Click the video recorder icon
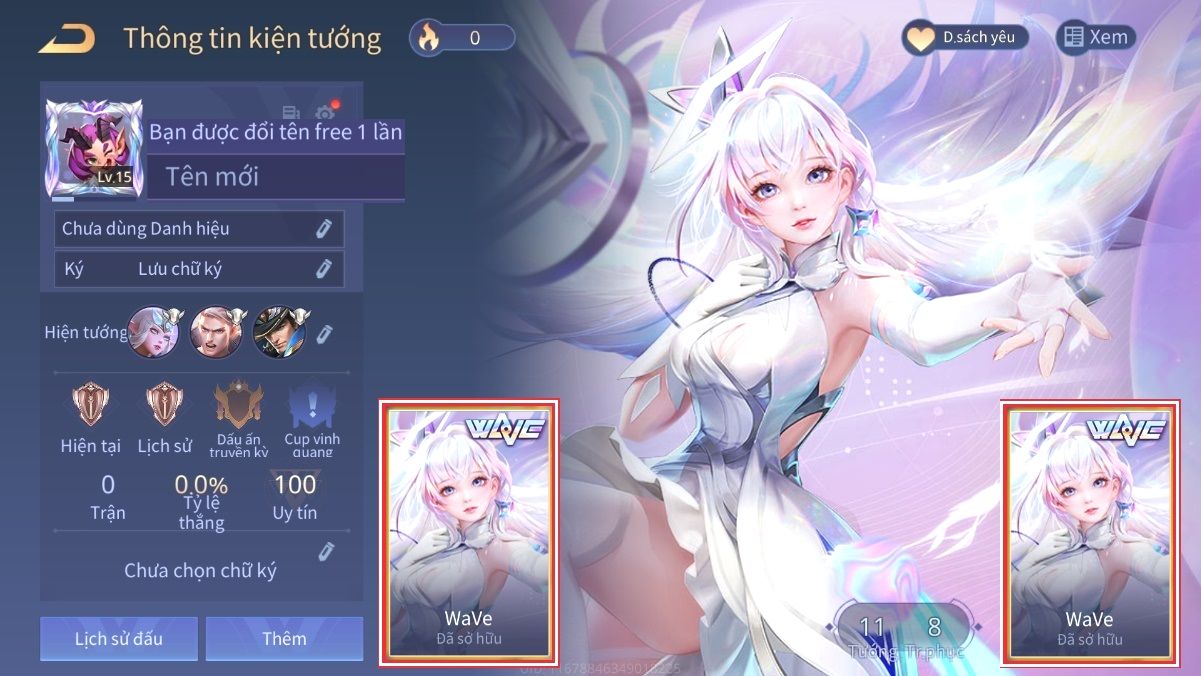The width and height of the screenshot is (1201, 676). 291,113
